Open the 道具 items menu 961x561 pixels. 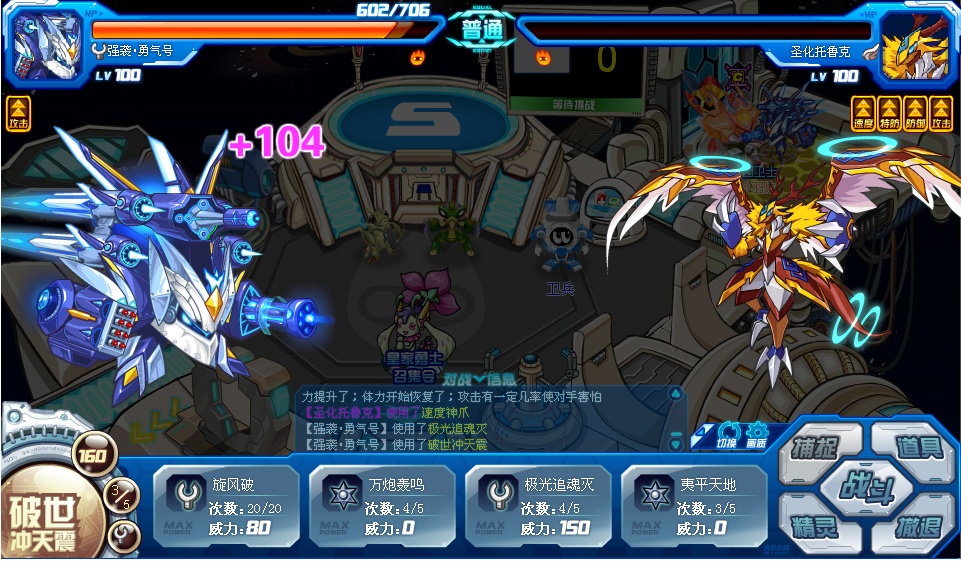(x=917, y=447)
